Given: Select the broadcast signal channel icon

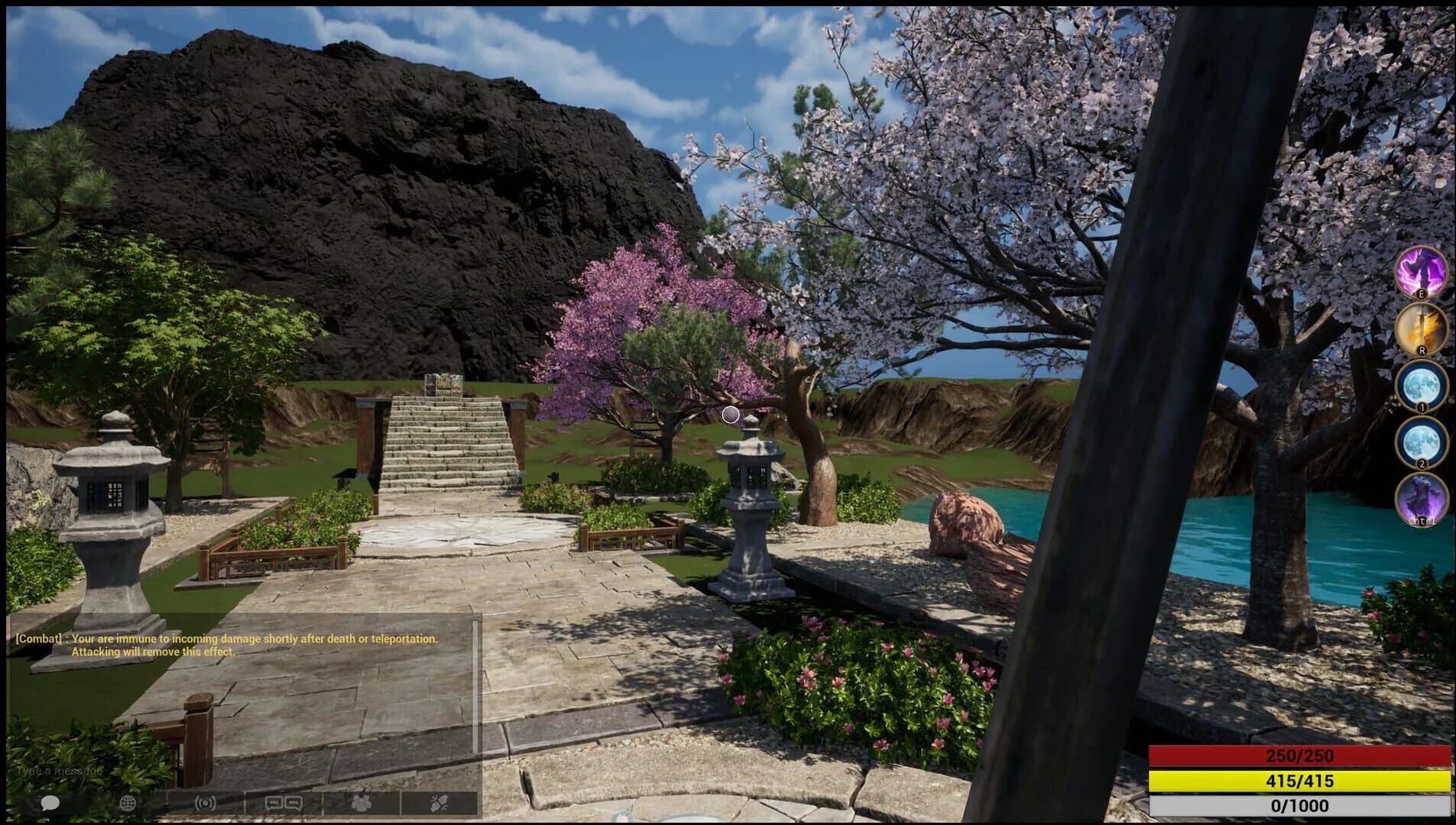Looking at the screenshot, I should click(205, 803).
